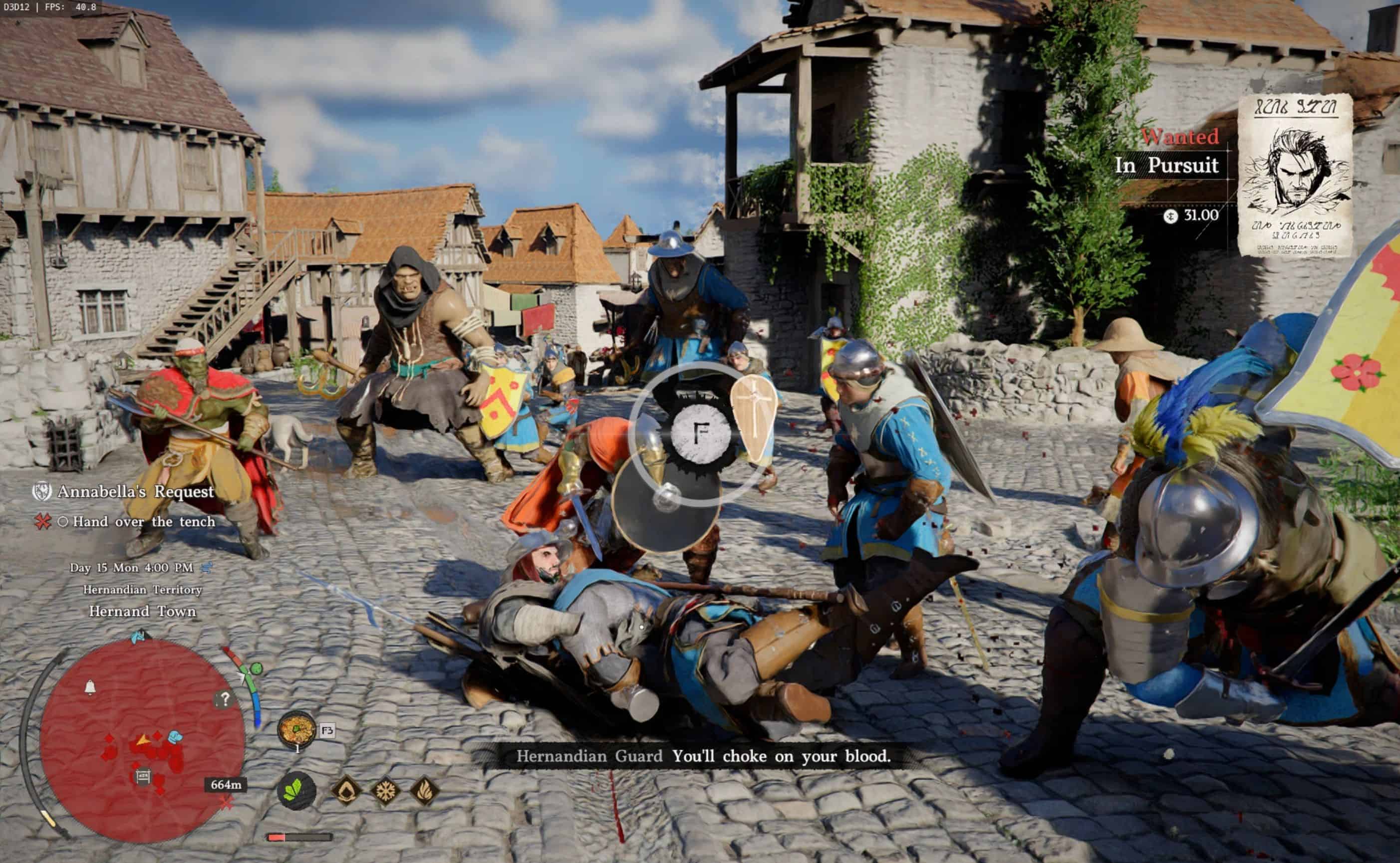This screenshot has height=863, width=1400.
Task: Select the flame skill diamond
Action: pyautogui.click(x=425, y=791)
